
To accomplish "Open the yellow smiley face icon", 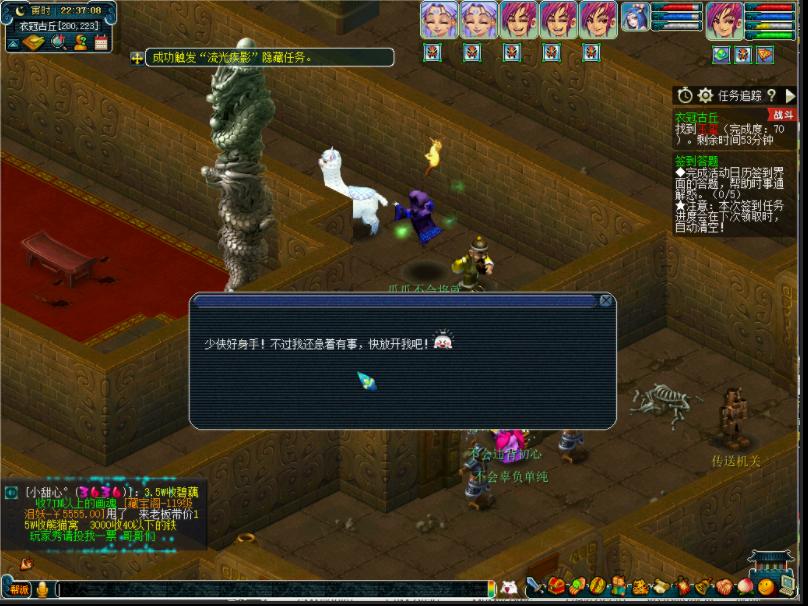I will point(766,586).
